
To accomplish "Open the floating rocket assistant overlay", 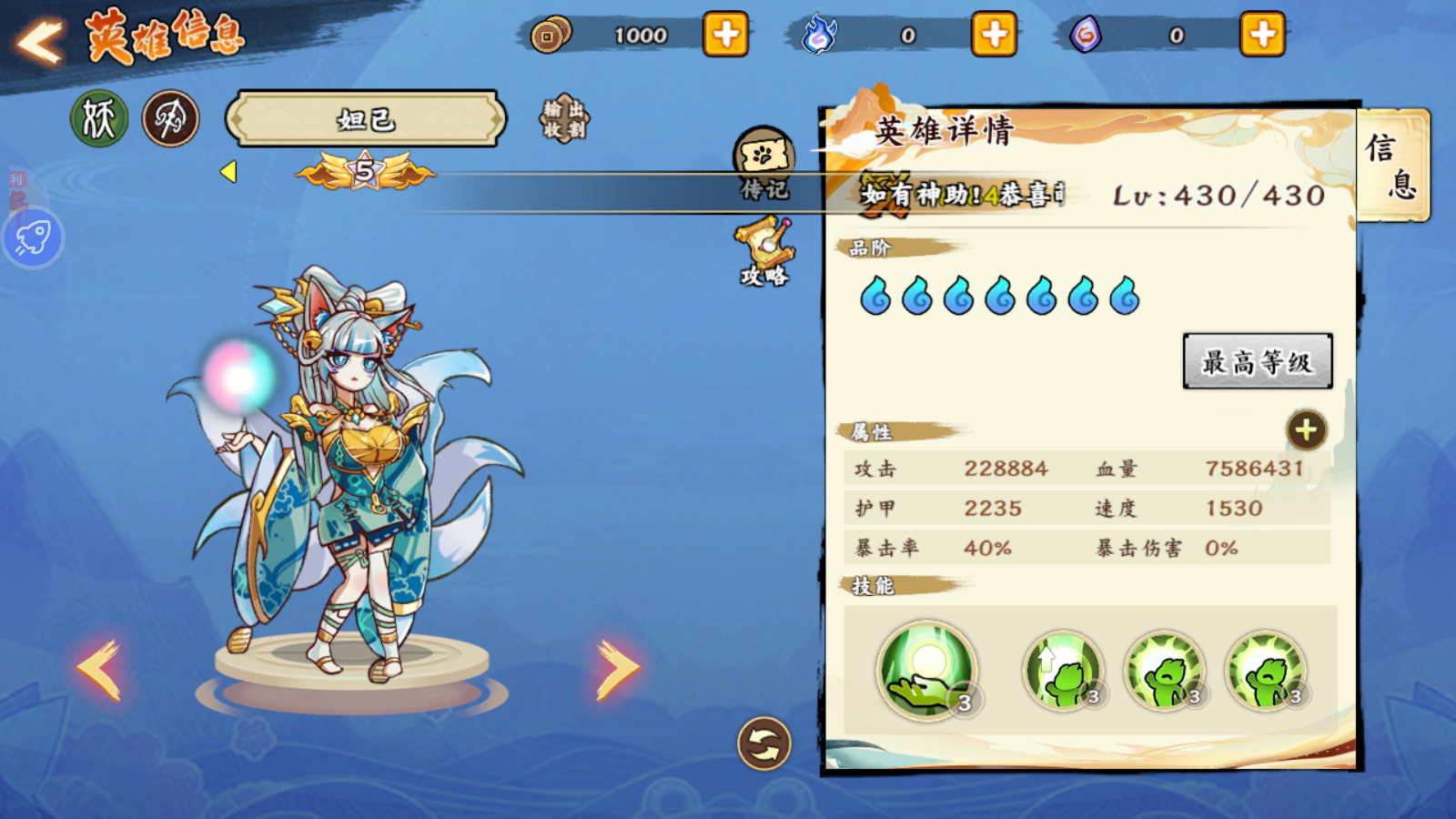I will click(33, 238).
